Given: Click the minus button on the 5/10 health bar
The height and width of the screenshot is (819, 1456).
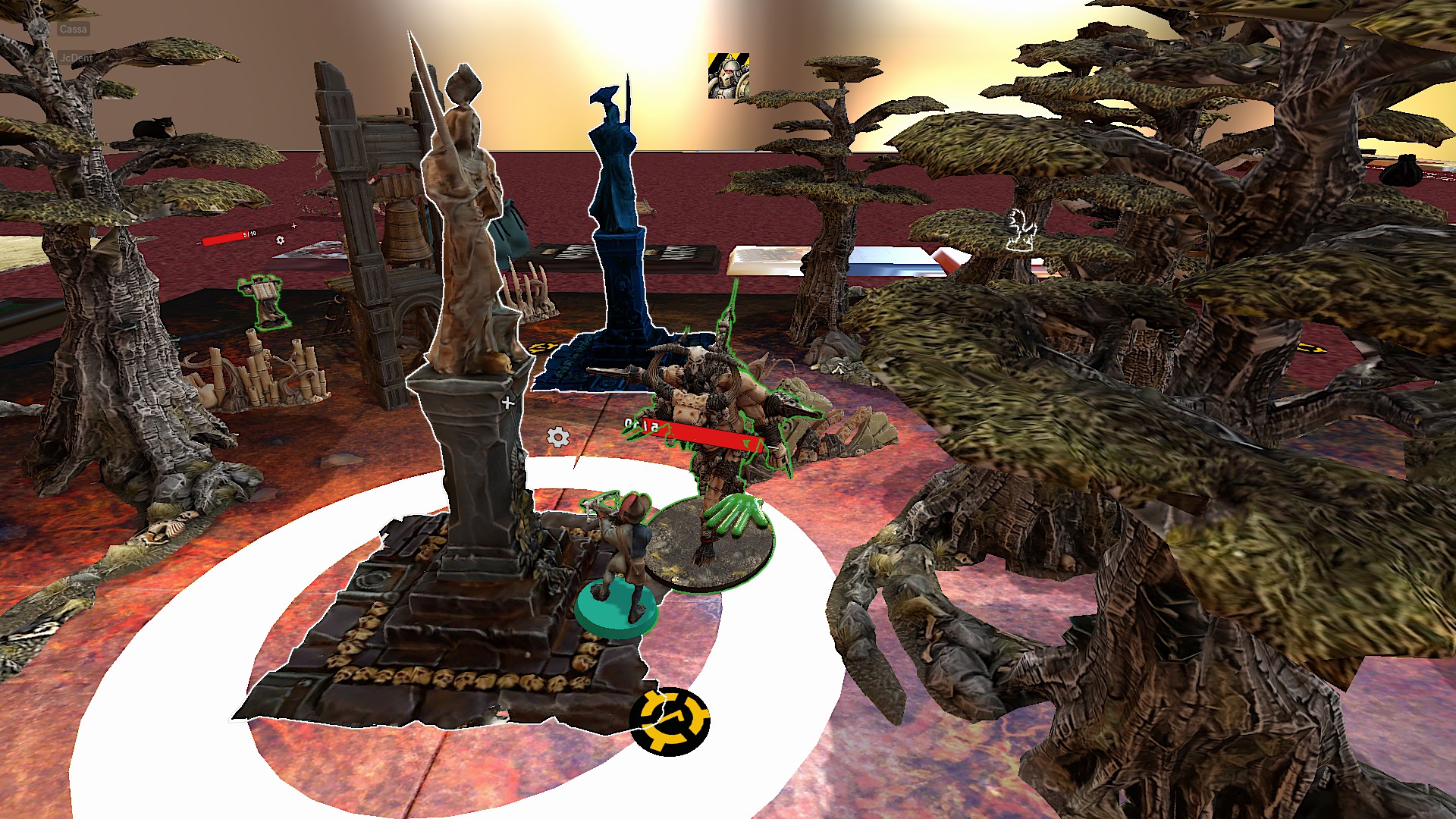Looking at the screenshot, I should (x=198, y=243).
